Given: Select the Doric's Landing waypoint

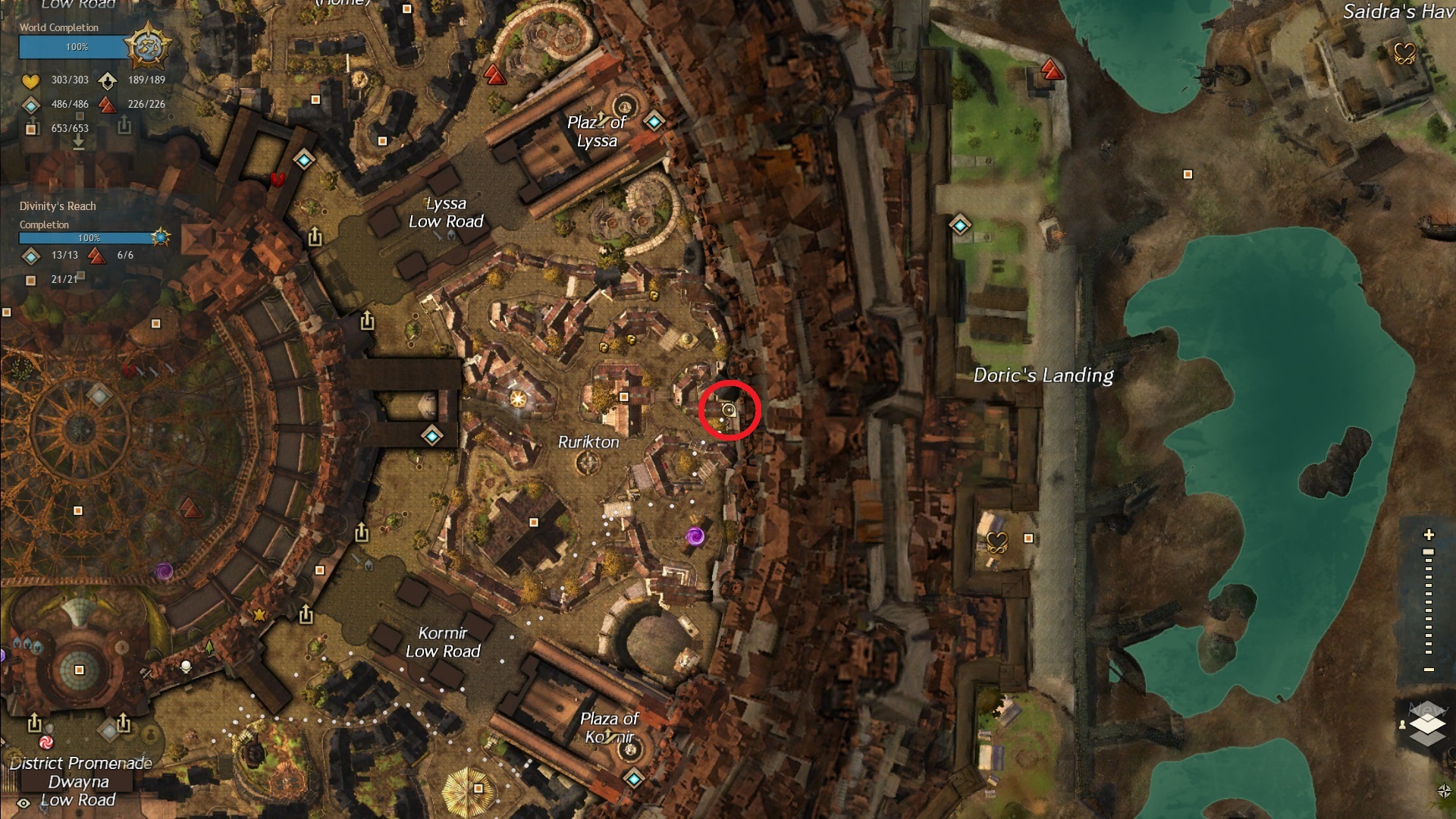Looking at the screenshot, I should pos(960,225).
